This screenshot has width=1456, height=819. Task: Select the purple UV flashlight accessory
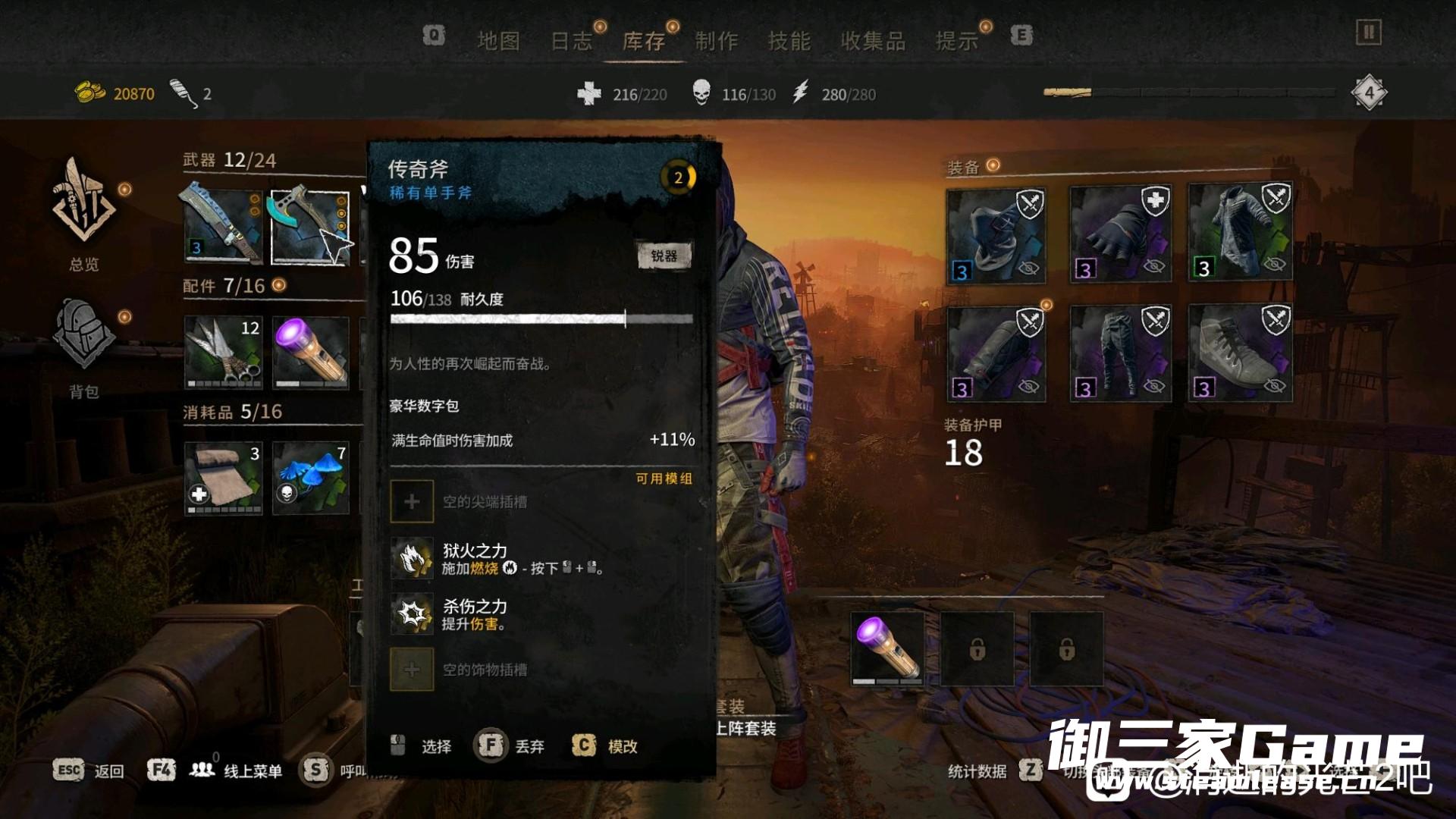click(x=311, y=353)
